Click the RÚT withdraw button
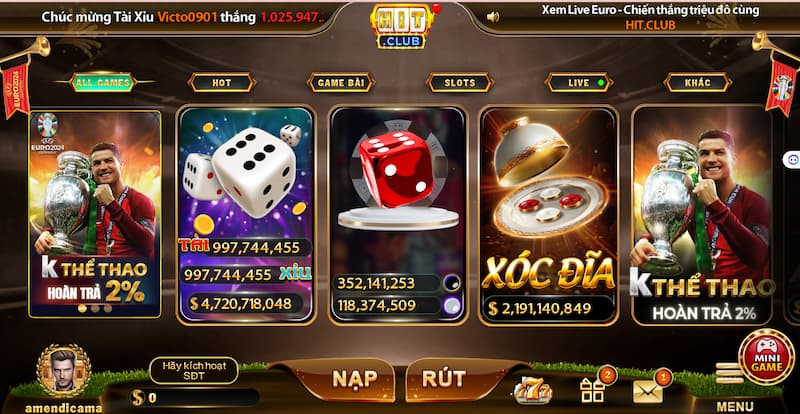Image resolution: width=800 pixels, height=414 pixels. click(444, 379)
